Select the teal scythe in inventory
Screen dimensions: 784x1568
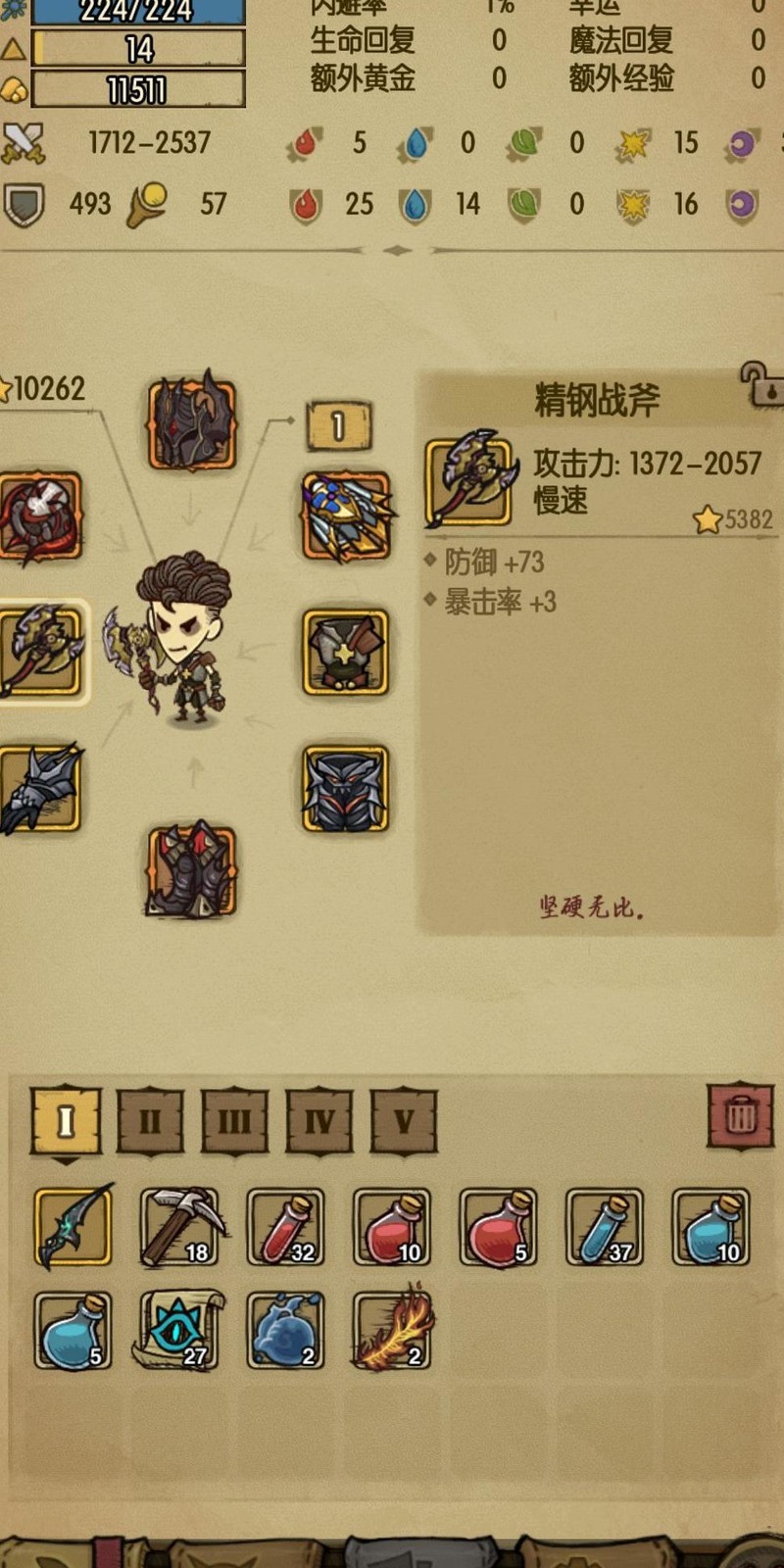click(73, 1227)
